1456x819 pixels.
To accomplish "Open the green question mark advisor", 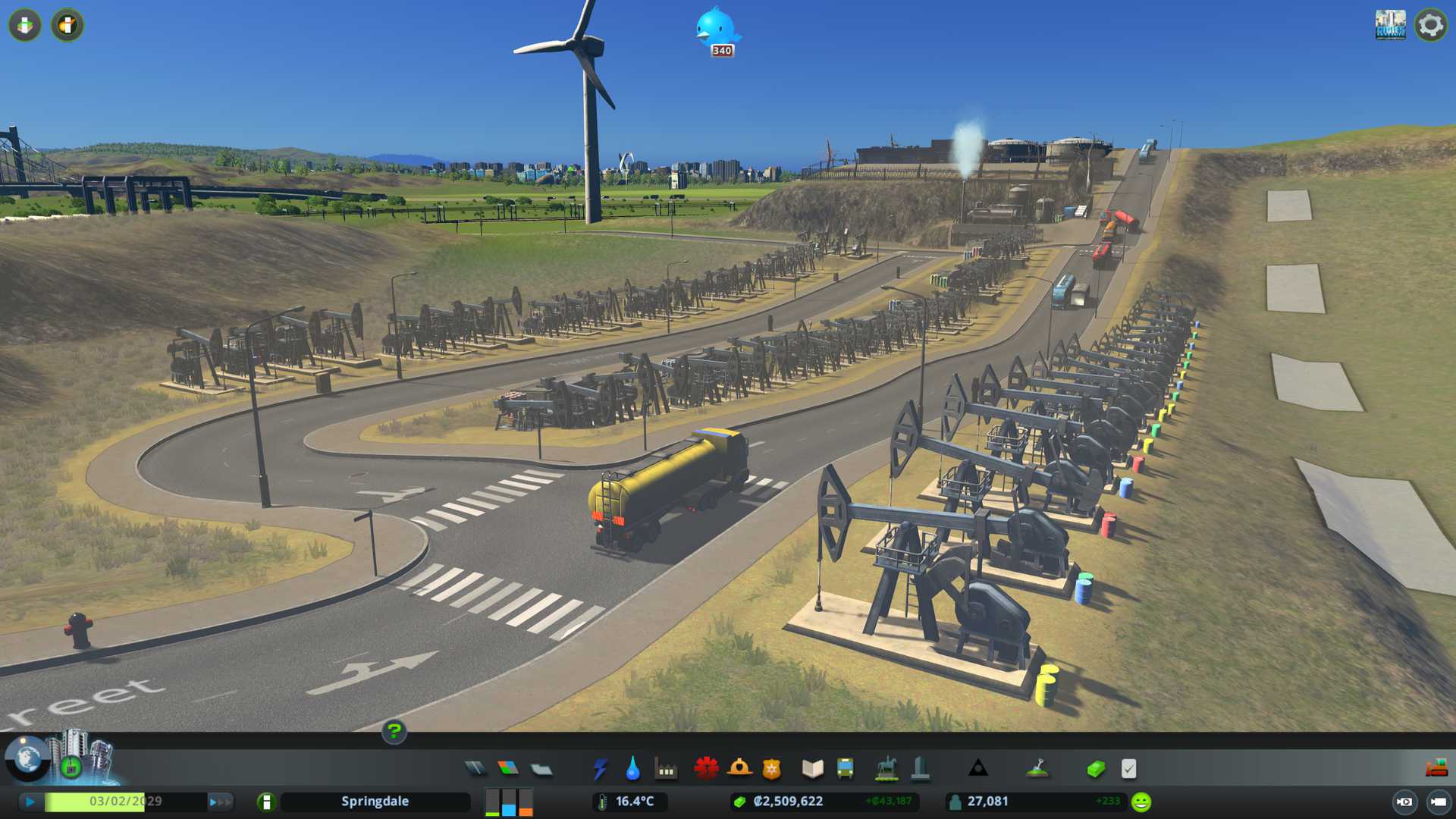I will click(394, 732).
